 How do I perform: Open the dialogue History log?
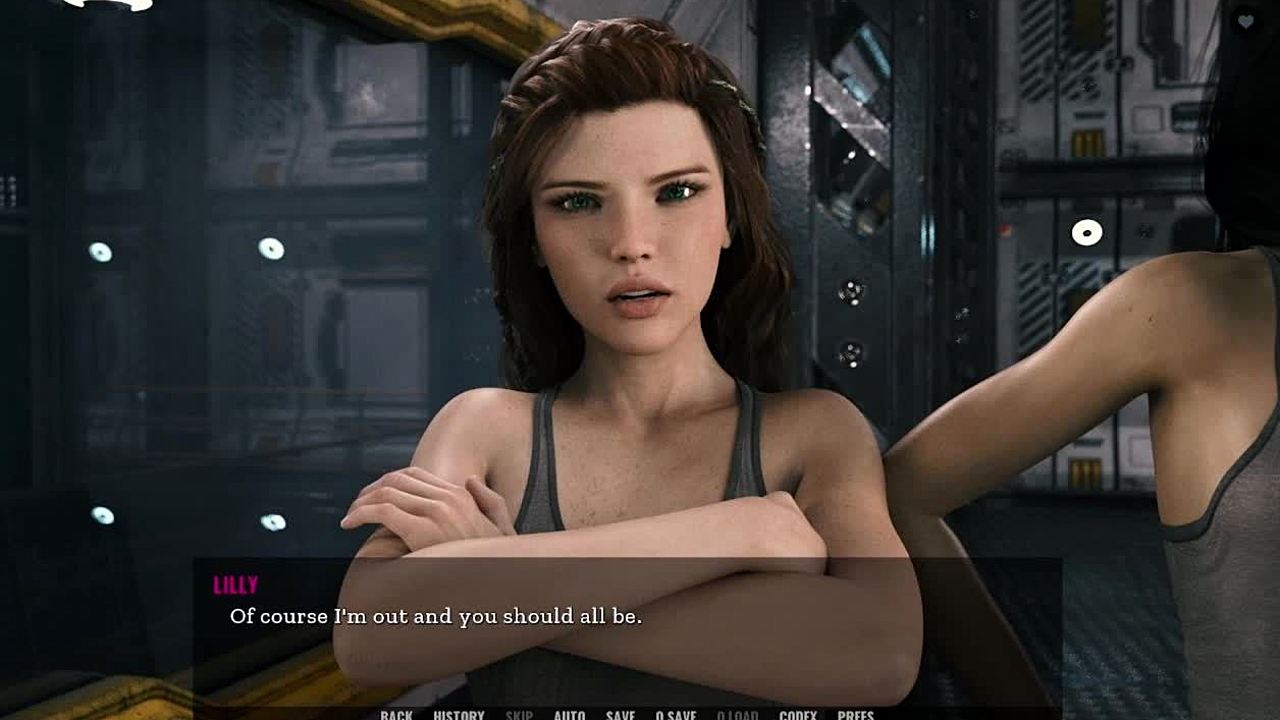459,715
